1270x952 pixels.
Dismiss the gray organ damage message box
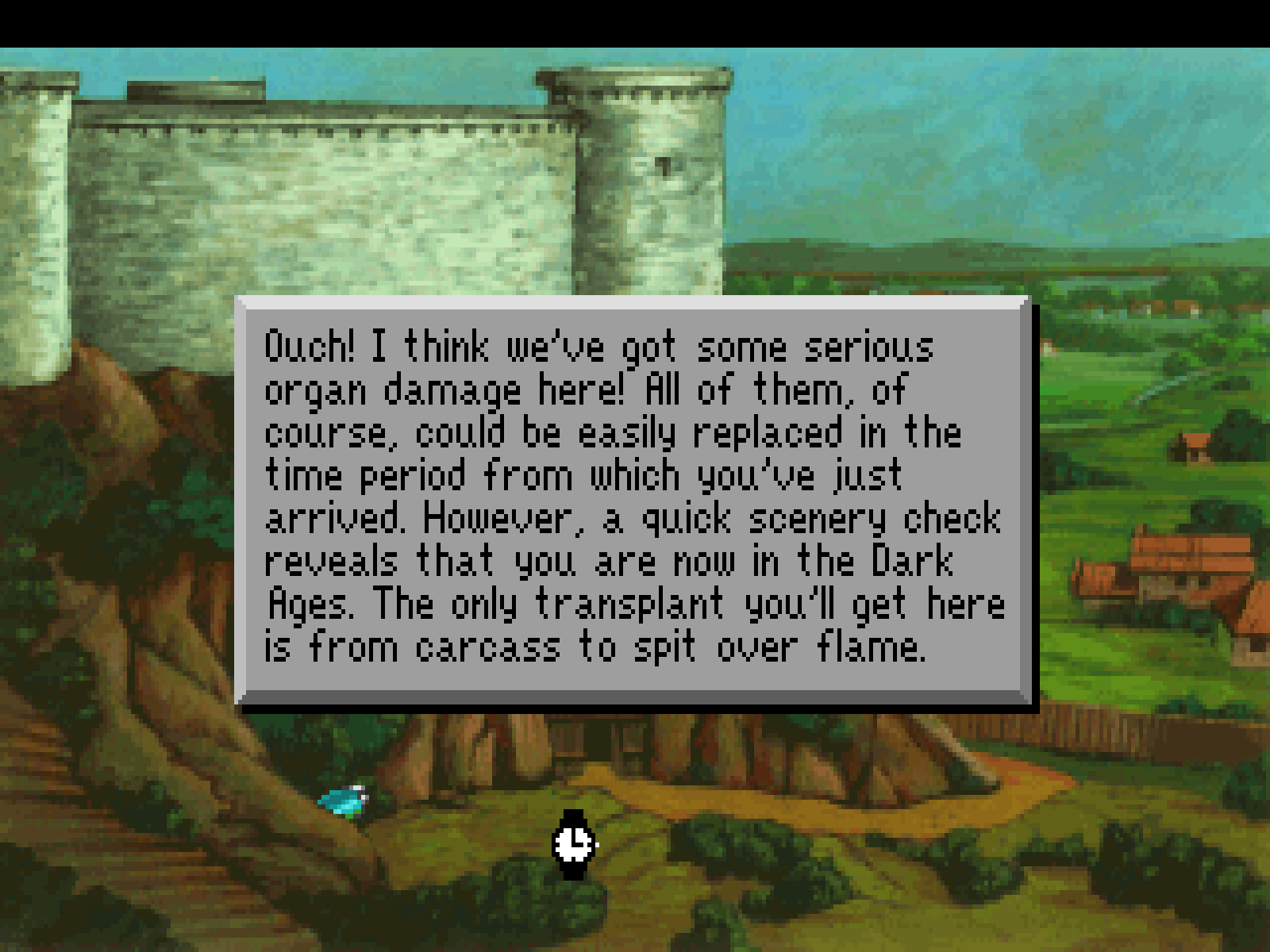pyautogui.click(x=635, y=500)
